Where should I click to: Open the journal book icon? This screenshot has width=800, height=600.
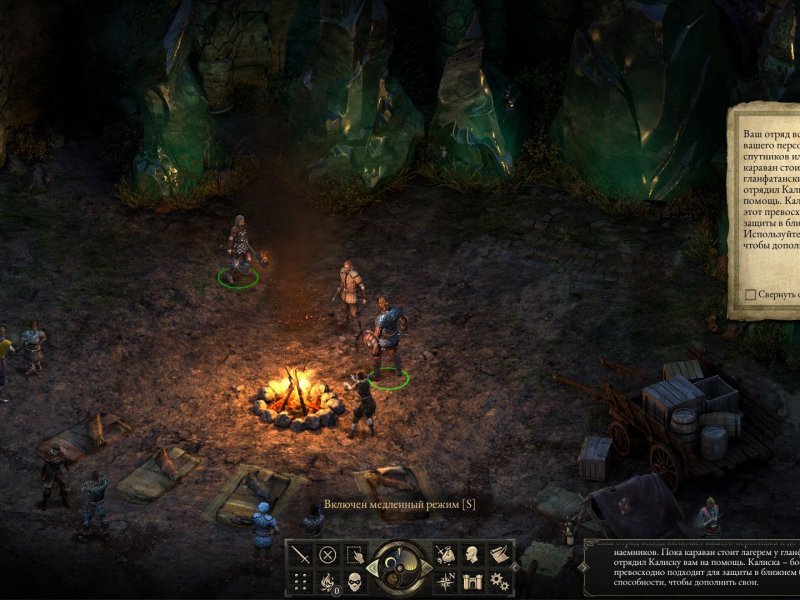tap(499, 555)
